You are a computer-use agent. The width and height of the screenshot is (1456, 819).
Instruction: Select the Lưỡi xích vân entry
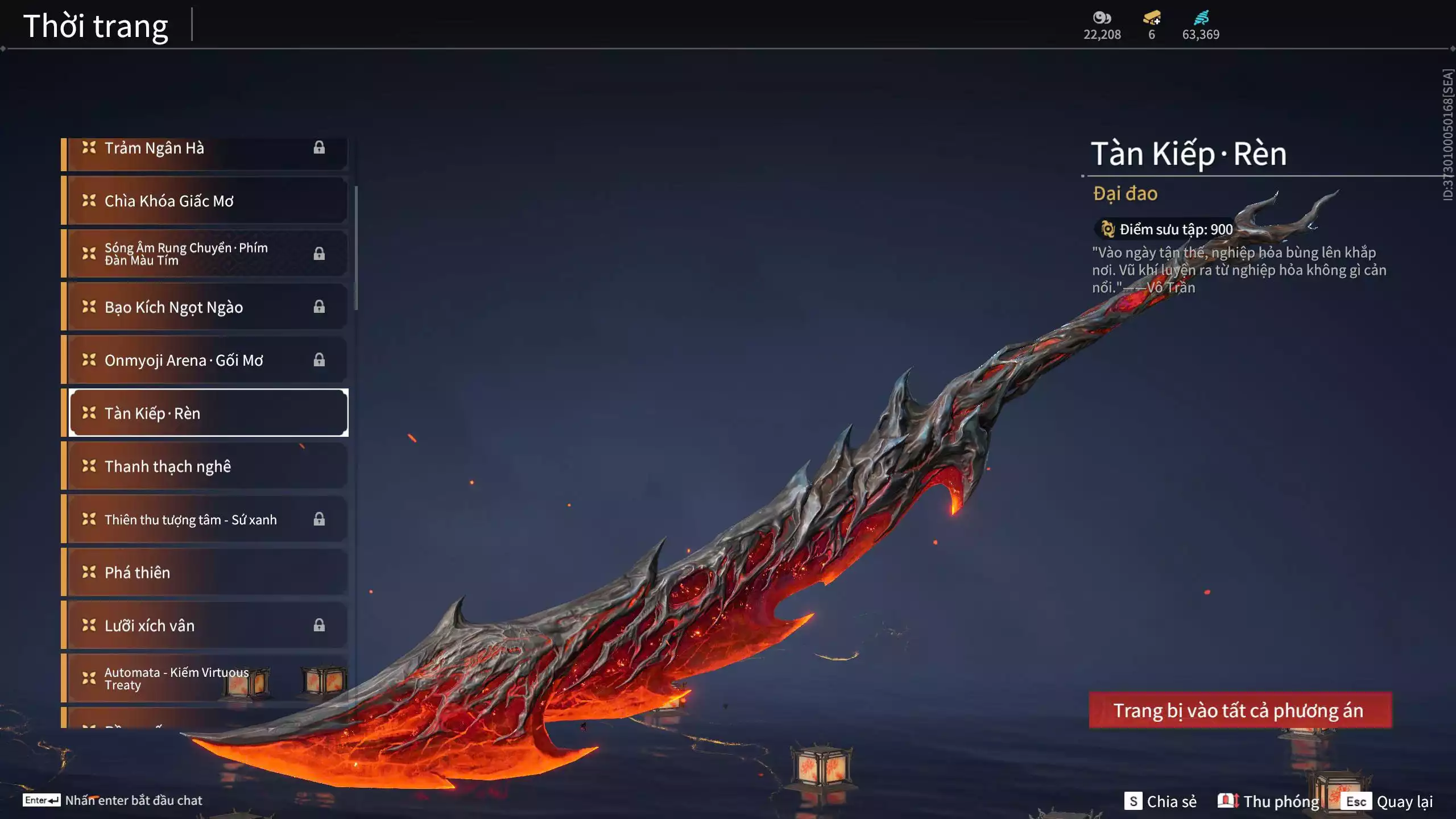pos(205,626)
